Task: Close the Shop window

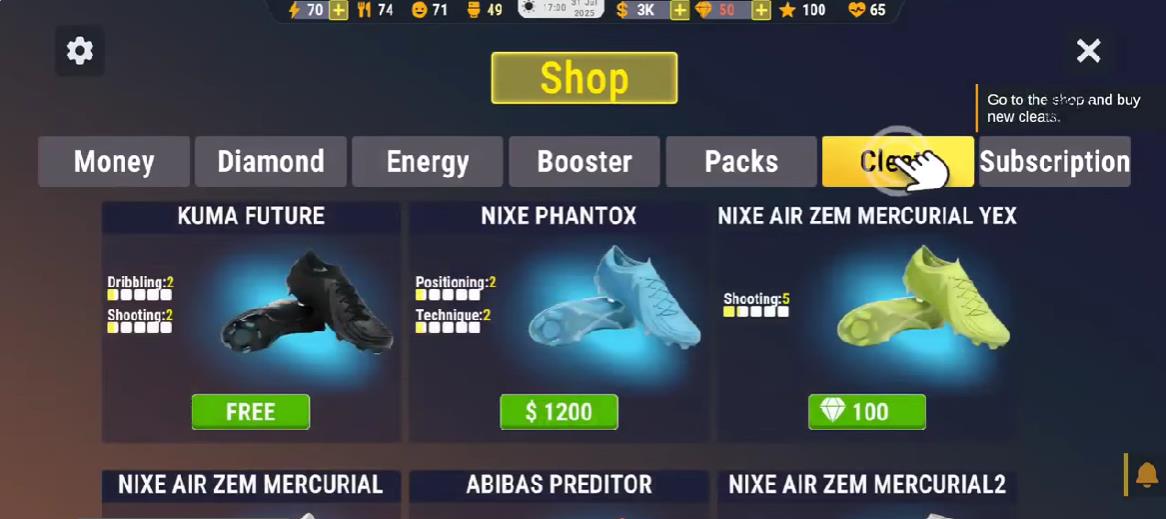Action: [1088, 51]
